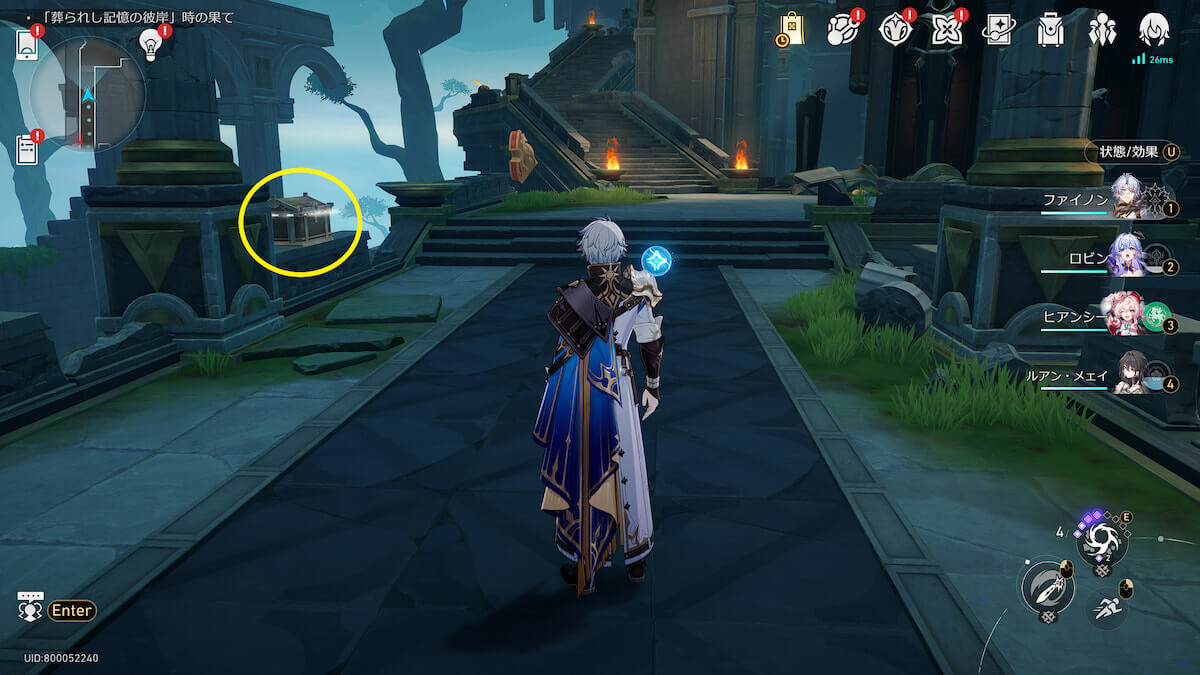The image size is (1200, 675).
Task: Click the circular minimap
Action: coord(88,95)
